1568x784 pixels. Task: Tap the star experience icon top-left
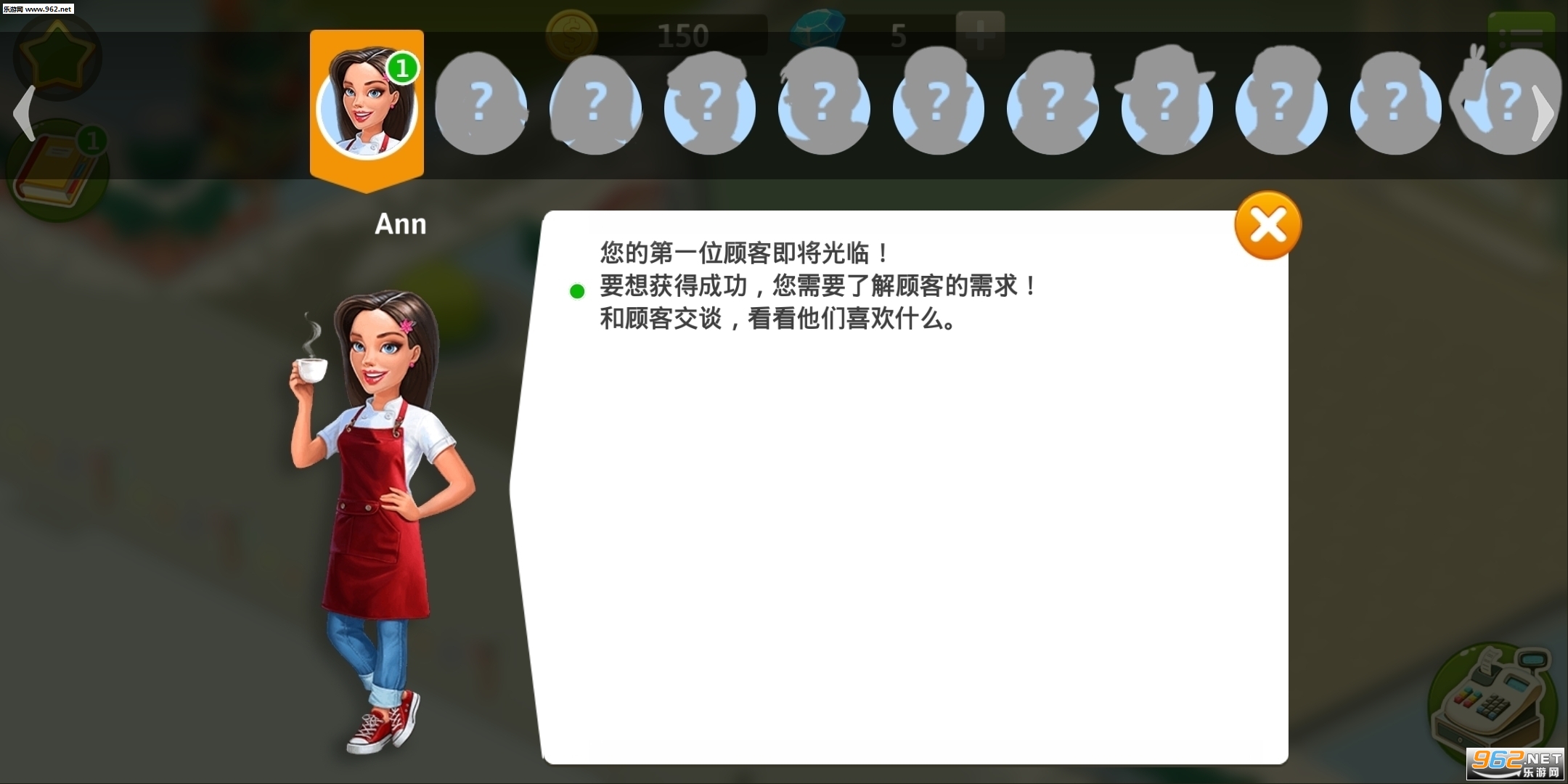click(x=58, y=57)
